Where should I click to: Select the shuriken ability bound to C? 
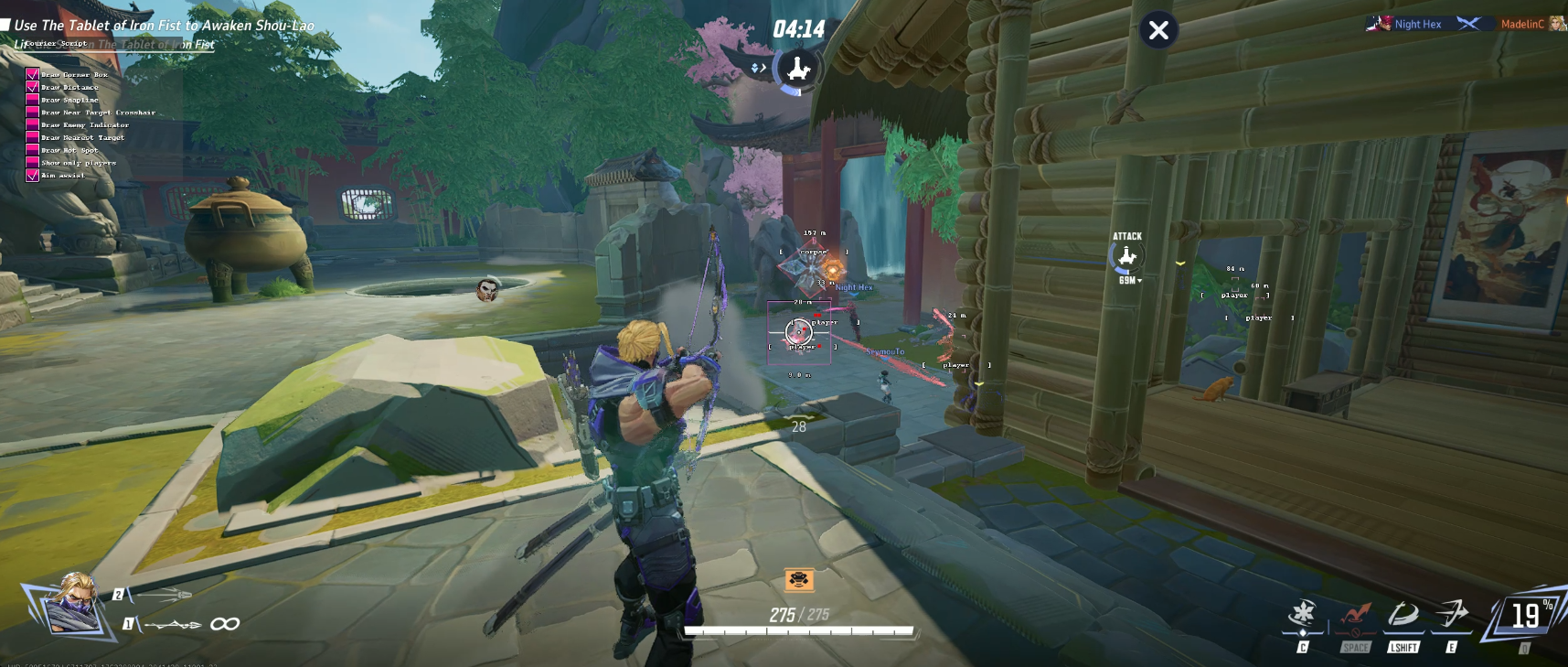(x=1304, y=615)
